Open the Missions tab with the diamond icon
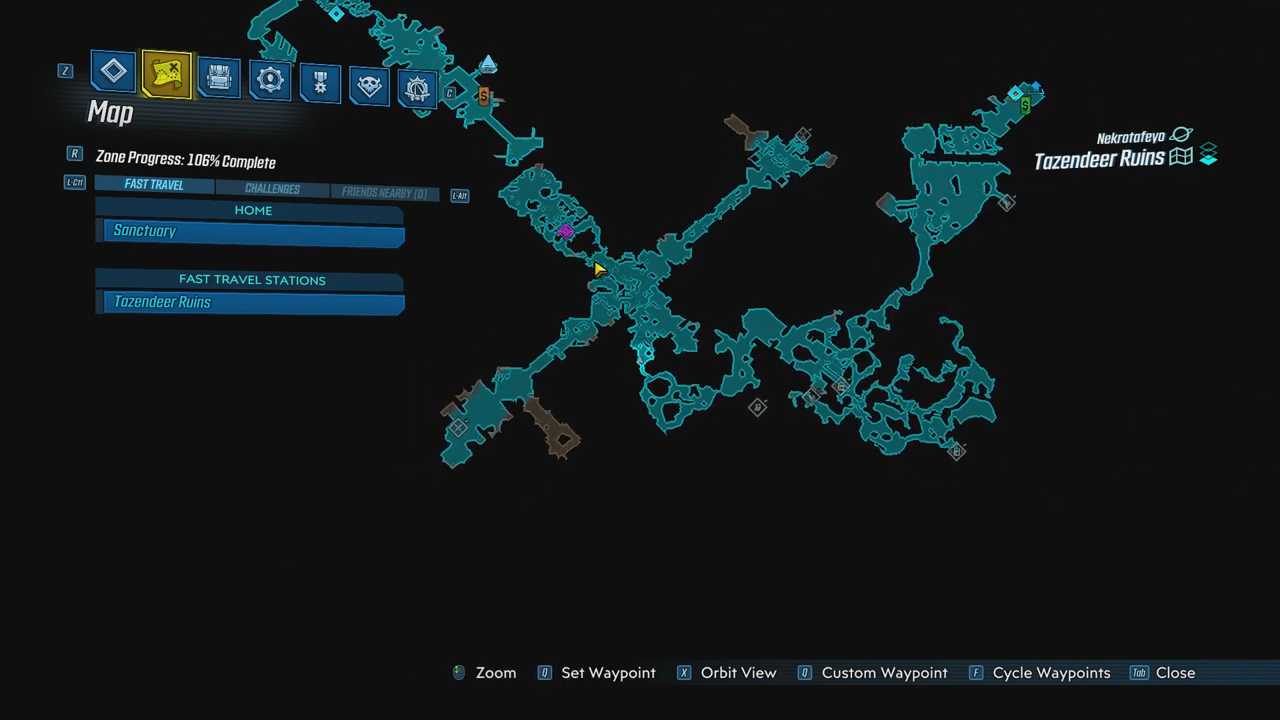 coord(114,72)
